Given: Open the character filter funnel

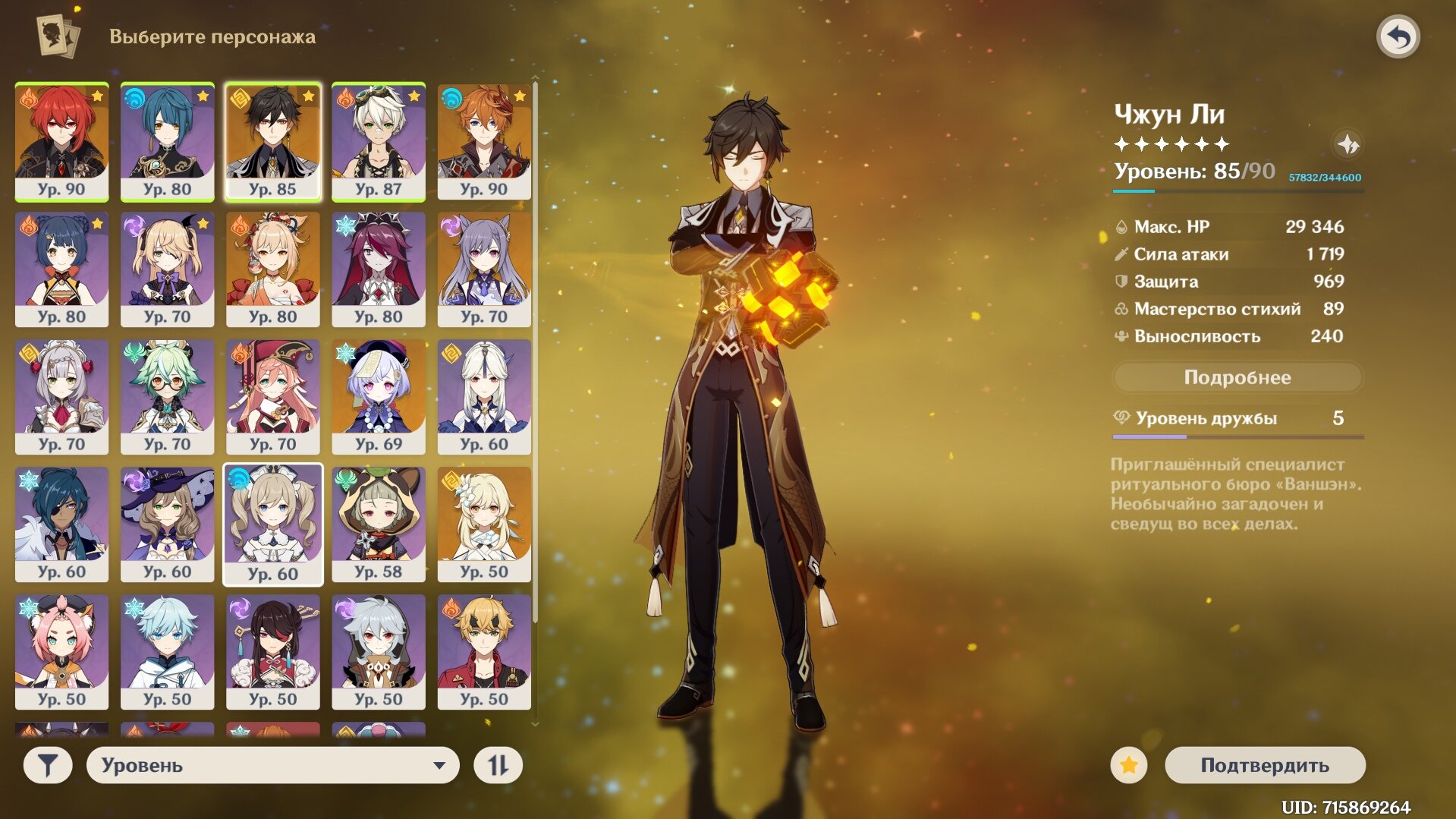Looking at the screenshot, I should 48,765.
